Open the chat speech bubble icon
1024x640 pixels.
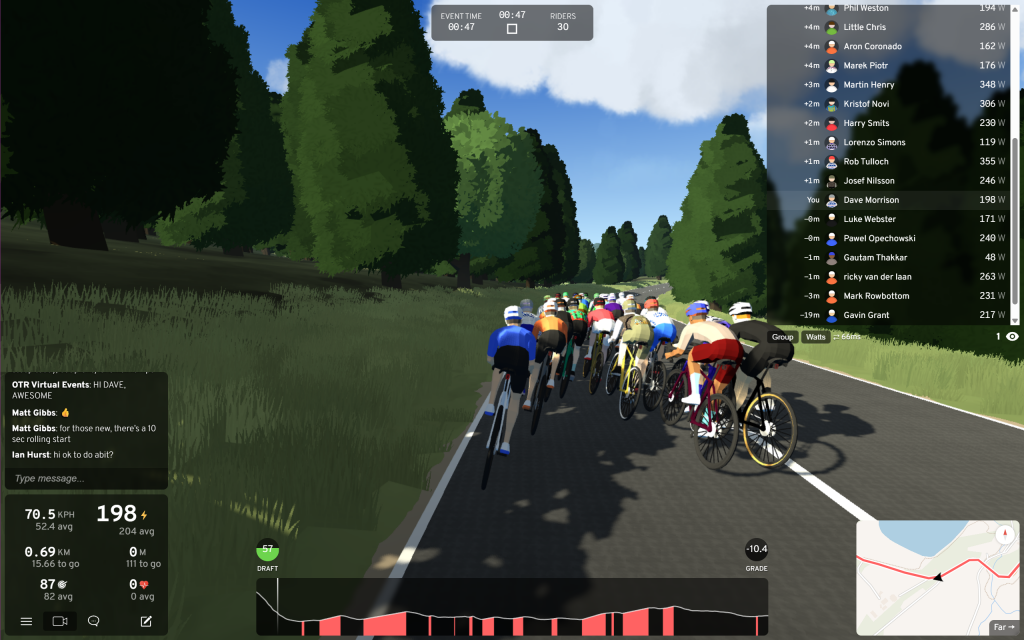point(93,621)
